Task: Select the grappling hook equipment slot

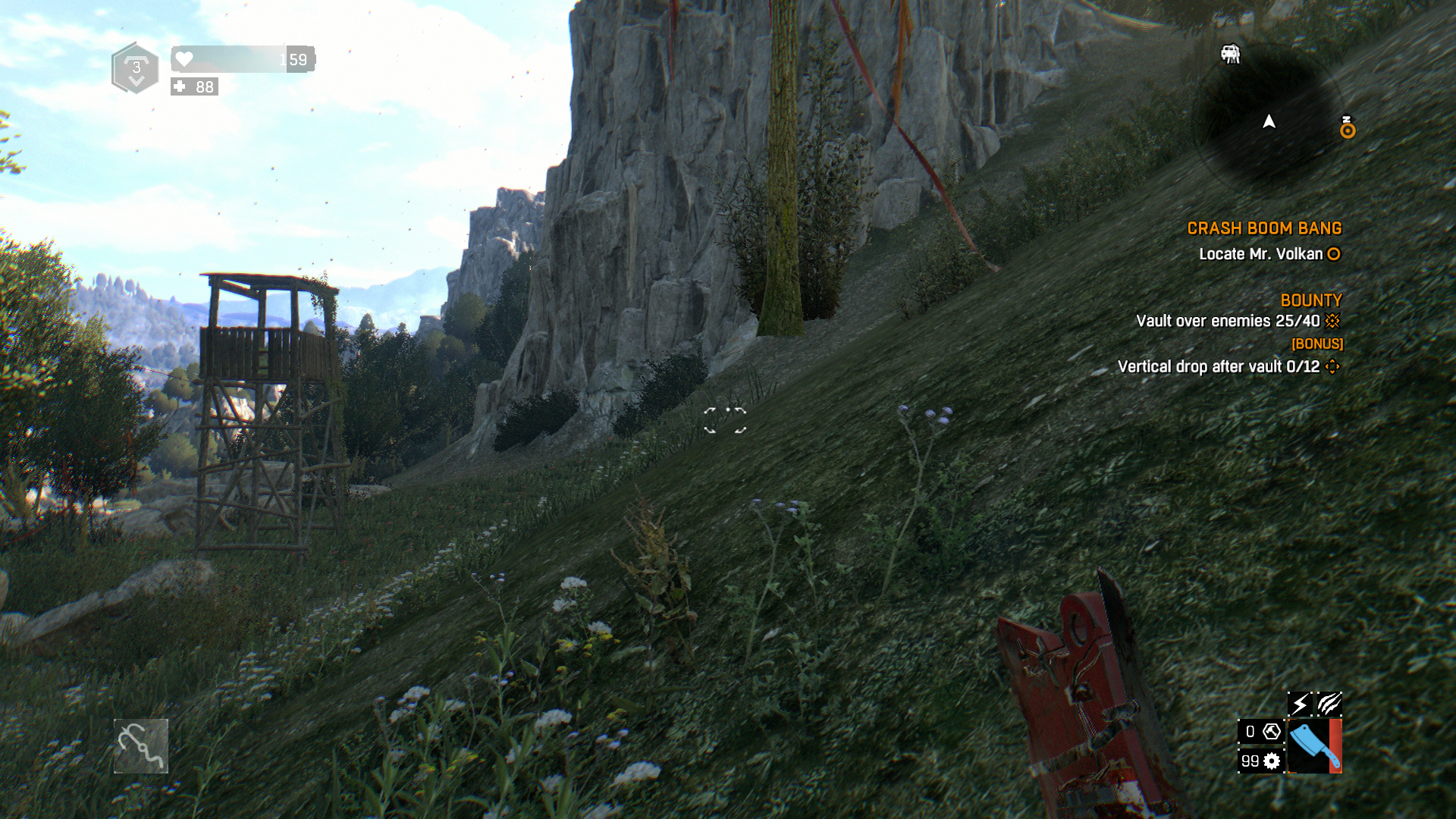Action: pos(141,746)
